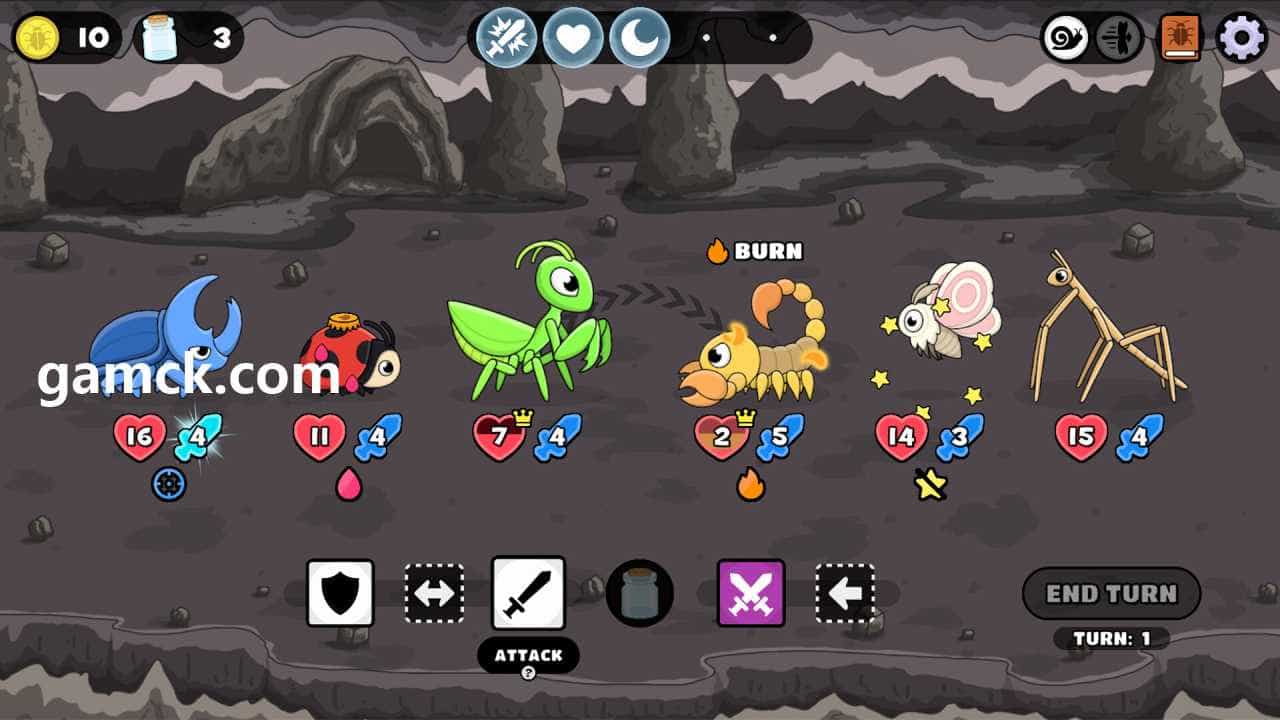Select the sword Attack action
The width and height of the screenshot is (1280, 720).
click(x=528, y=593)
